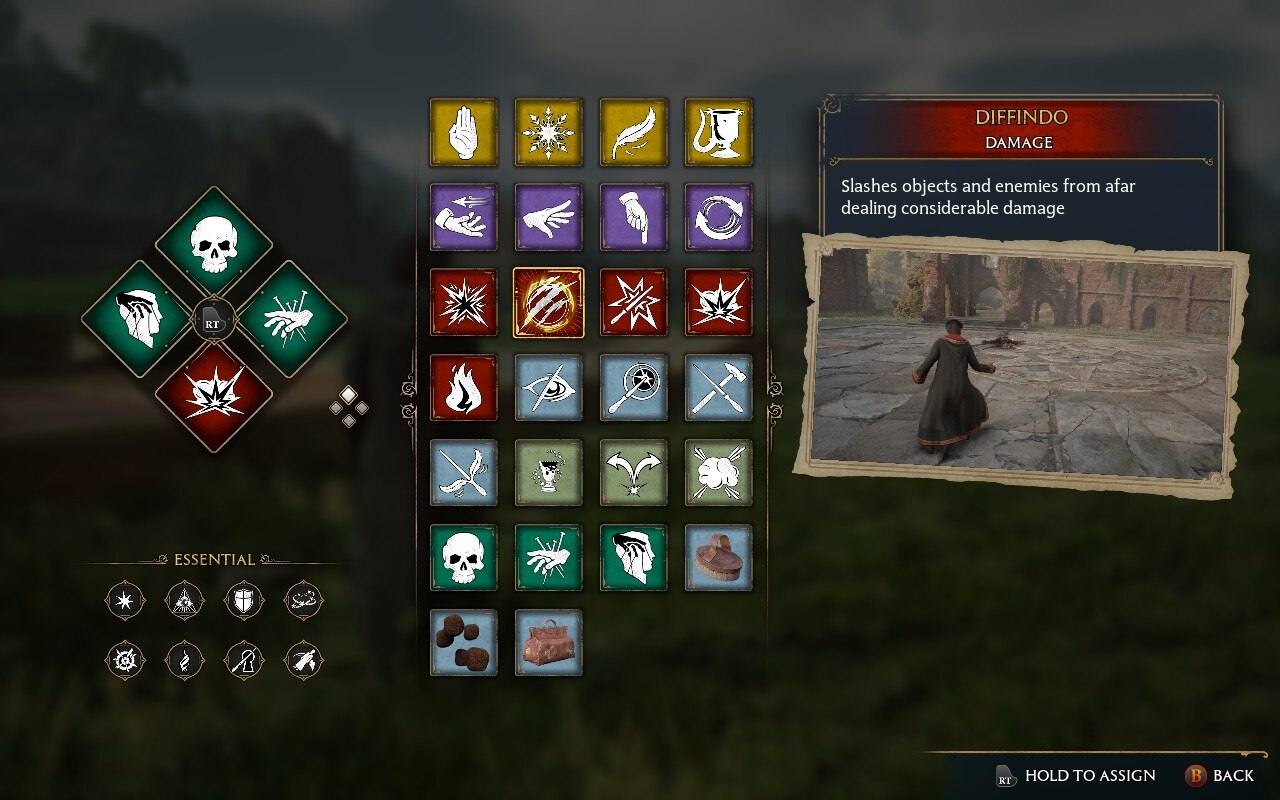The image size is (1280, 800).
Task: Click the Protego icon under Essential
Action: [x=243, y=600]
